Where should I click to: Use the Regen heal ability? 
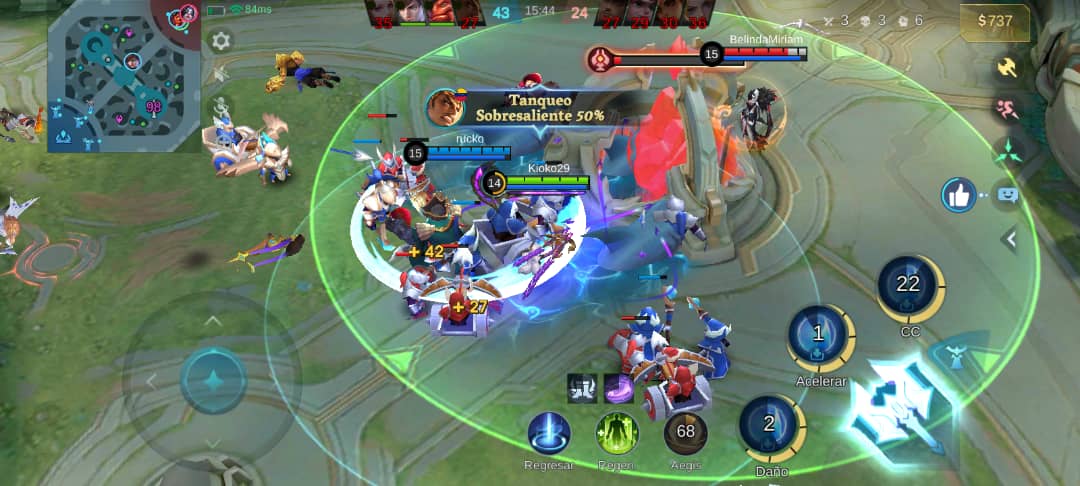617,433
